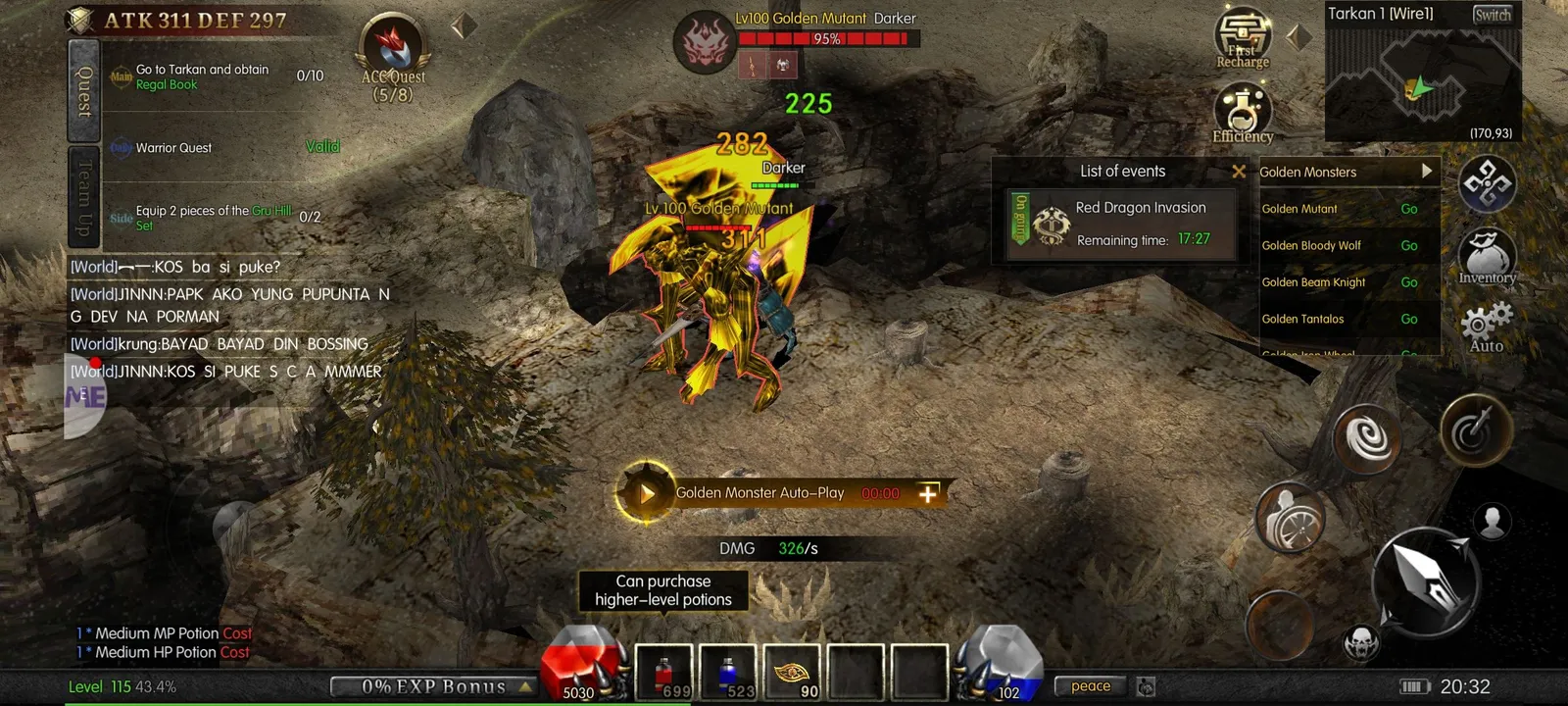Viewport: 1568px width, 706px height.
Task: Open the ACC Quest icon
Action: click(393, 57)
